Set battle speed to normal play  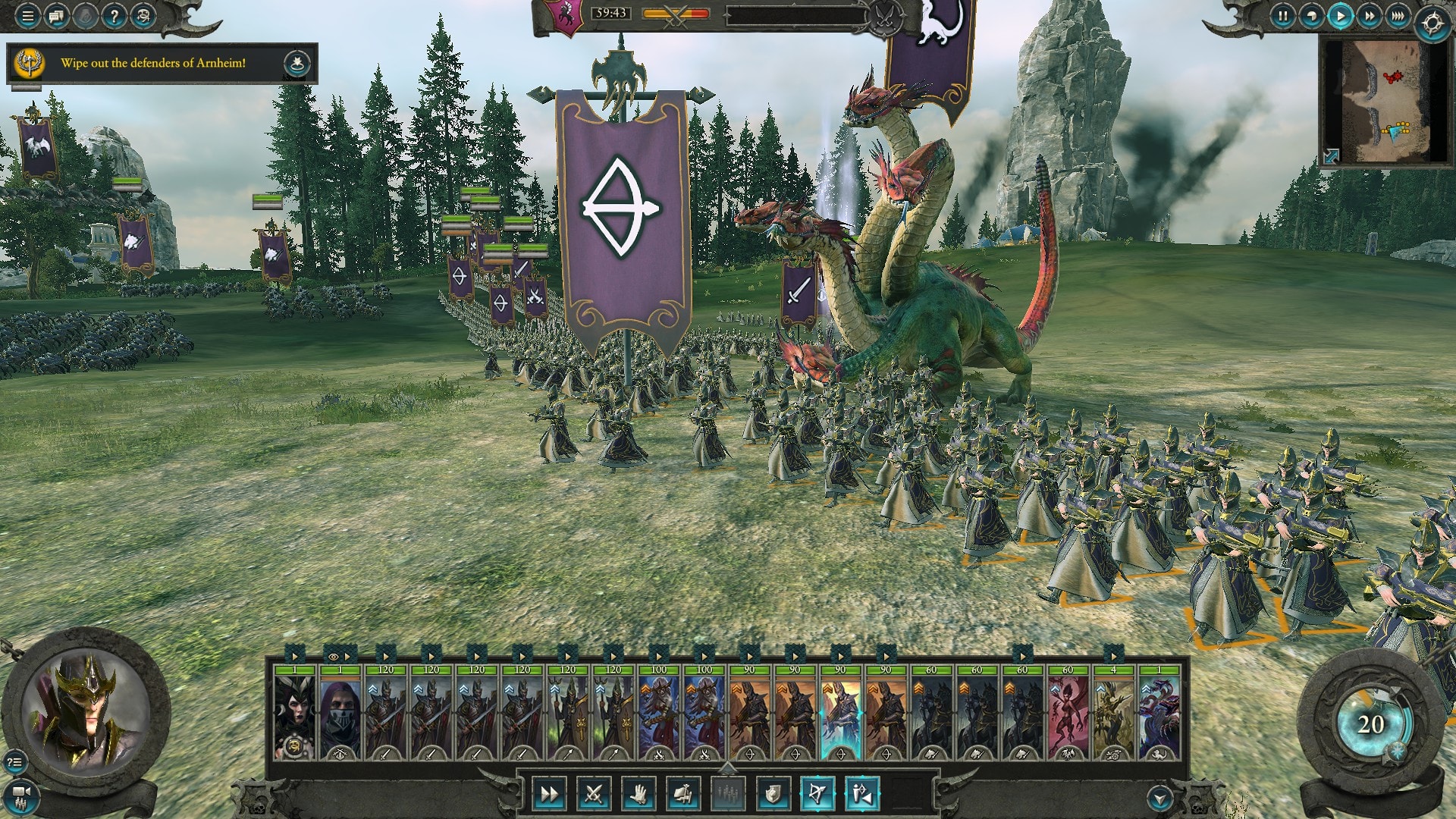tap(1341, 16)
